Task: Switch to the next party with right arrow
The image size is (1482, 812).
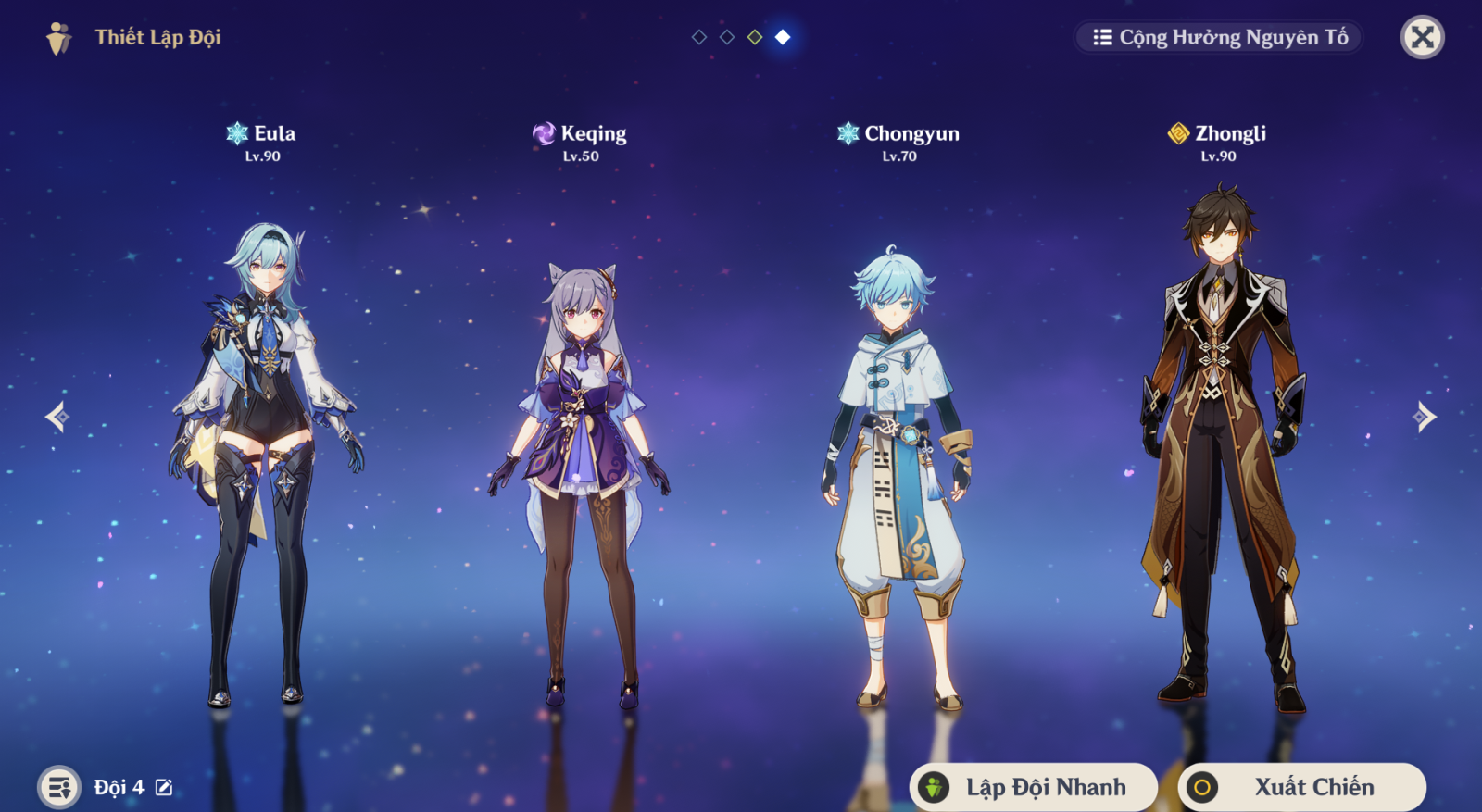Action: 1425,417
